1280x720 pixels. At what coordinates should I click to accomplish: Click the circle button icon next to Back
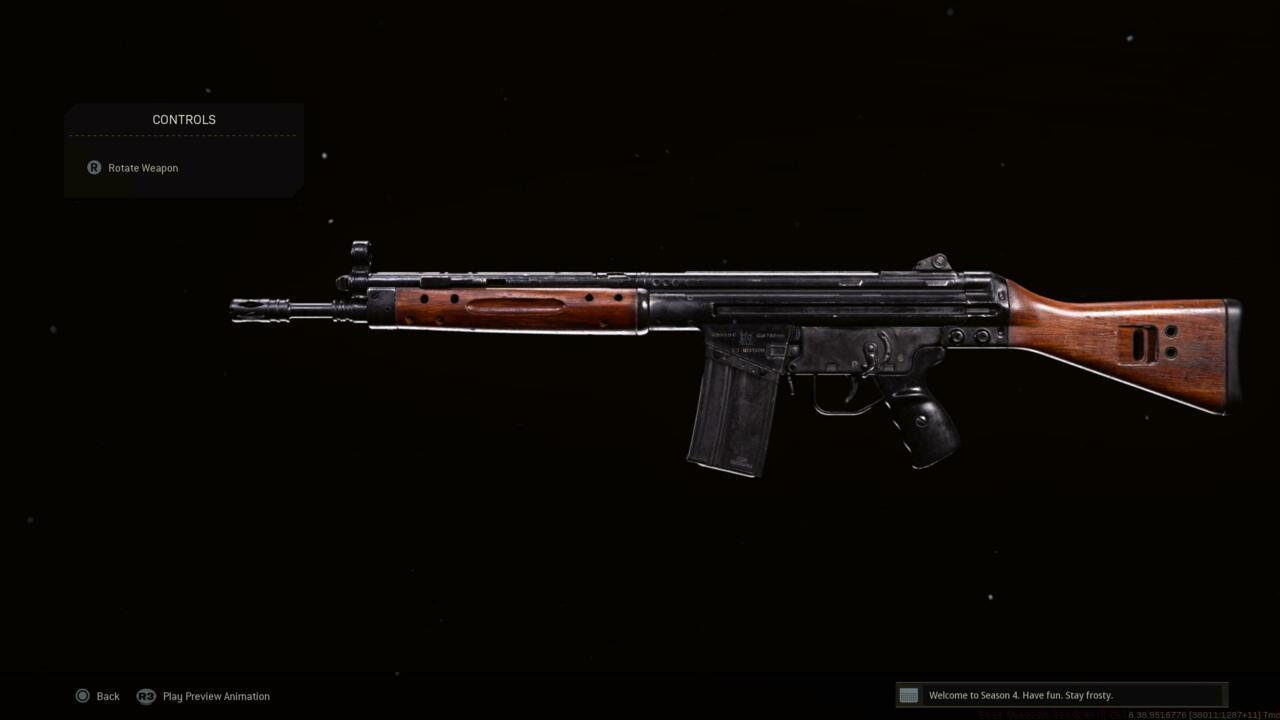tap(83, 696)
